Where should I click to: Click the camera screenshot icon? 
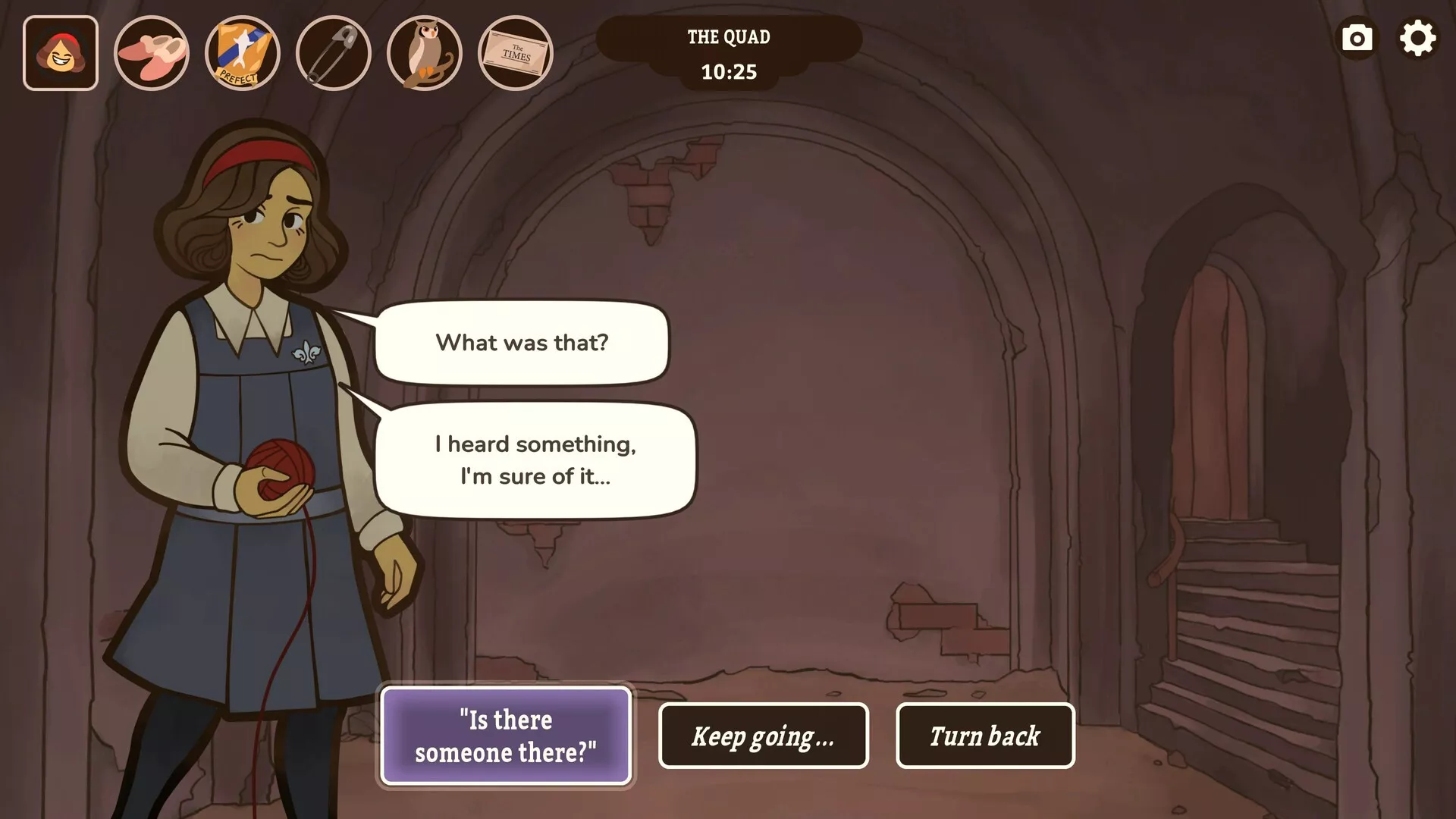point(1357,39)
